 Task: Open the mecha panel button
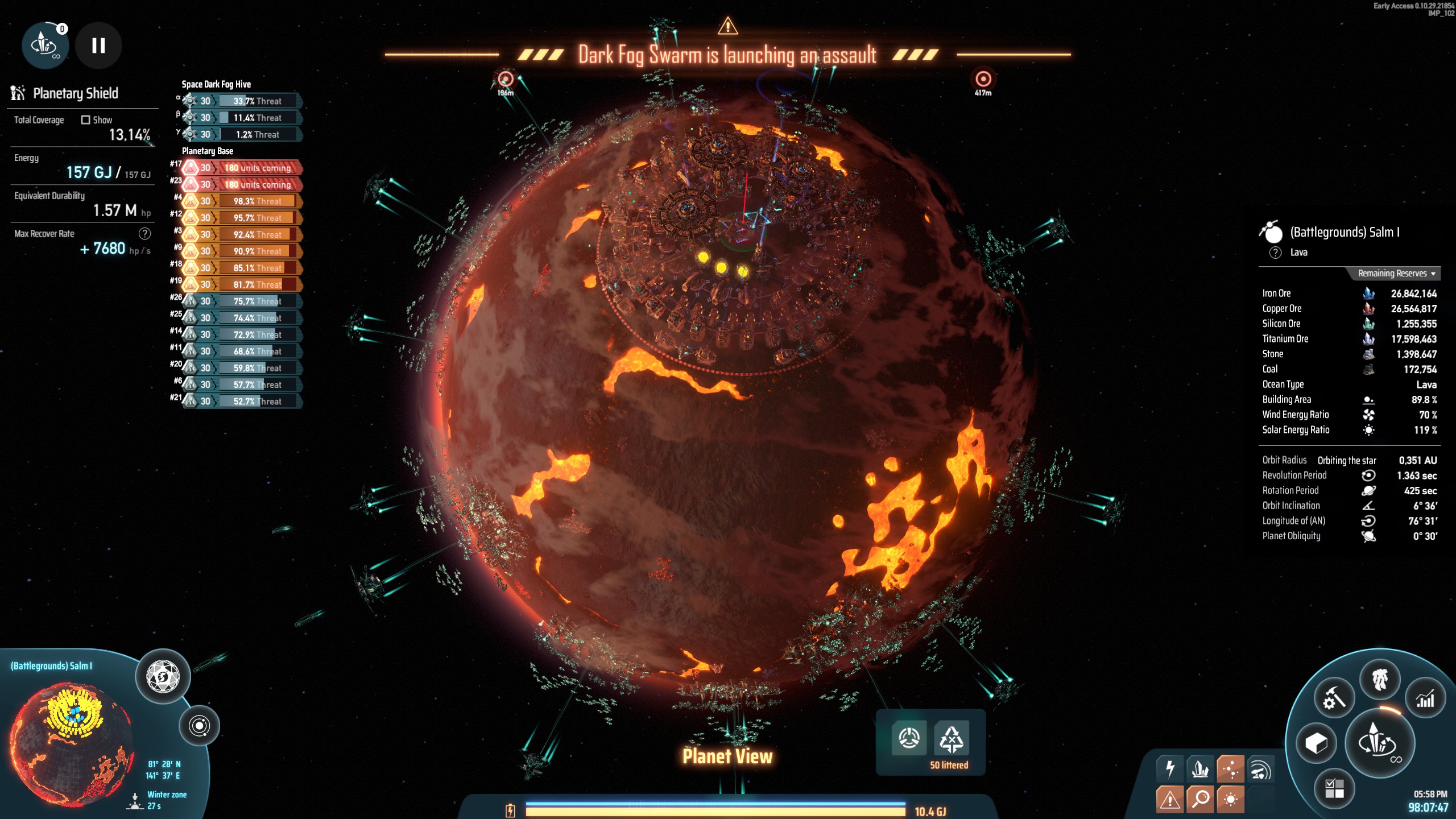(1380, 680)
